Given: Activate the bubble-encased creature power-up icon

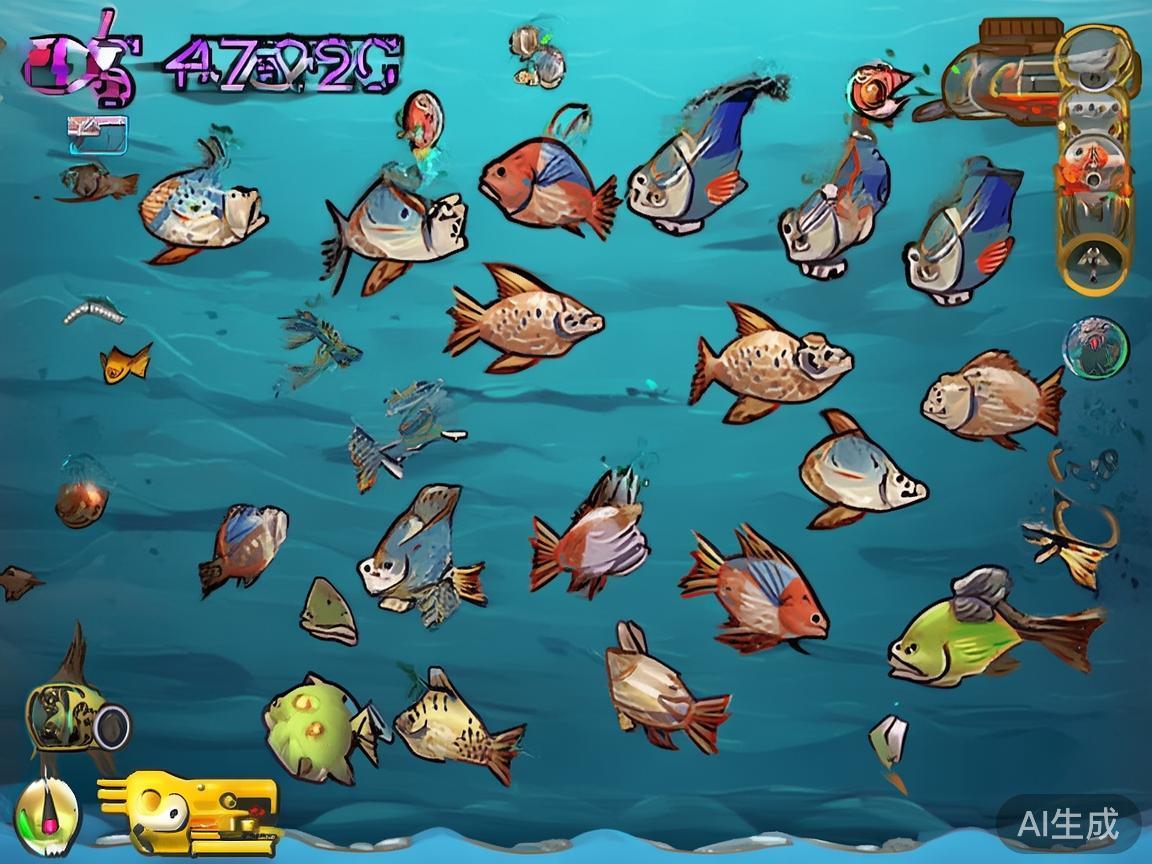Looking at the screenshot, I should (1095, 348).
